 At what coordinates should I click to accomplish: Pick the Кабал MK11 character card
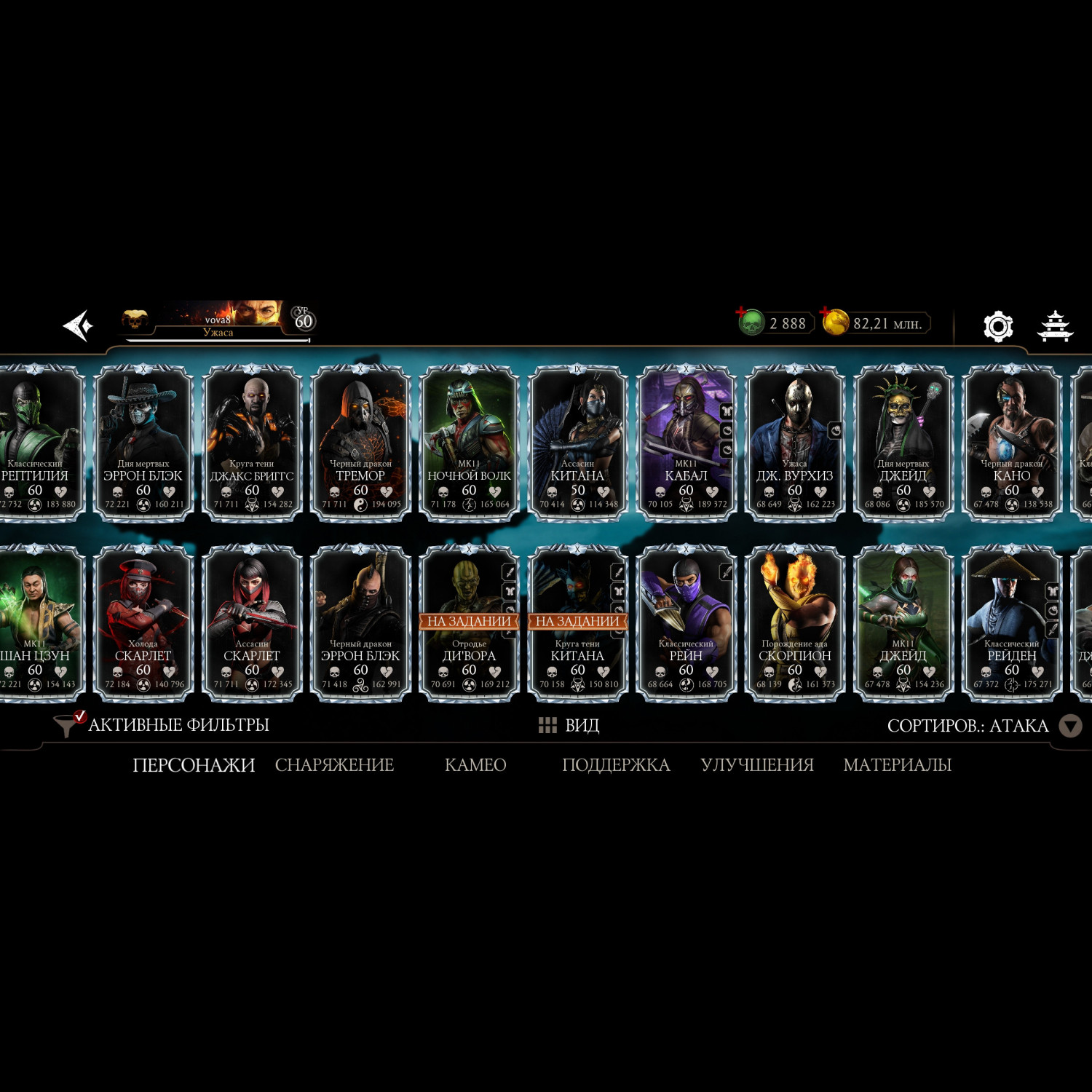[x=686, y=443]
